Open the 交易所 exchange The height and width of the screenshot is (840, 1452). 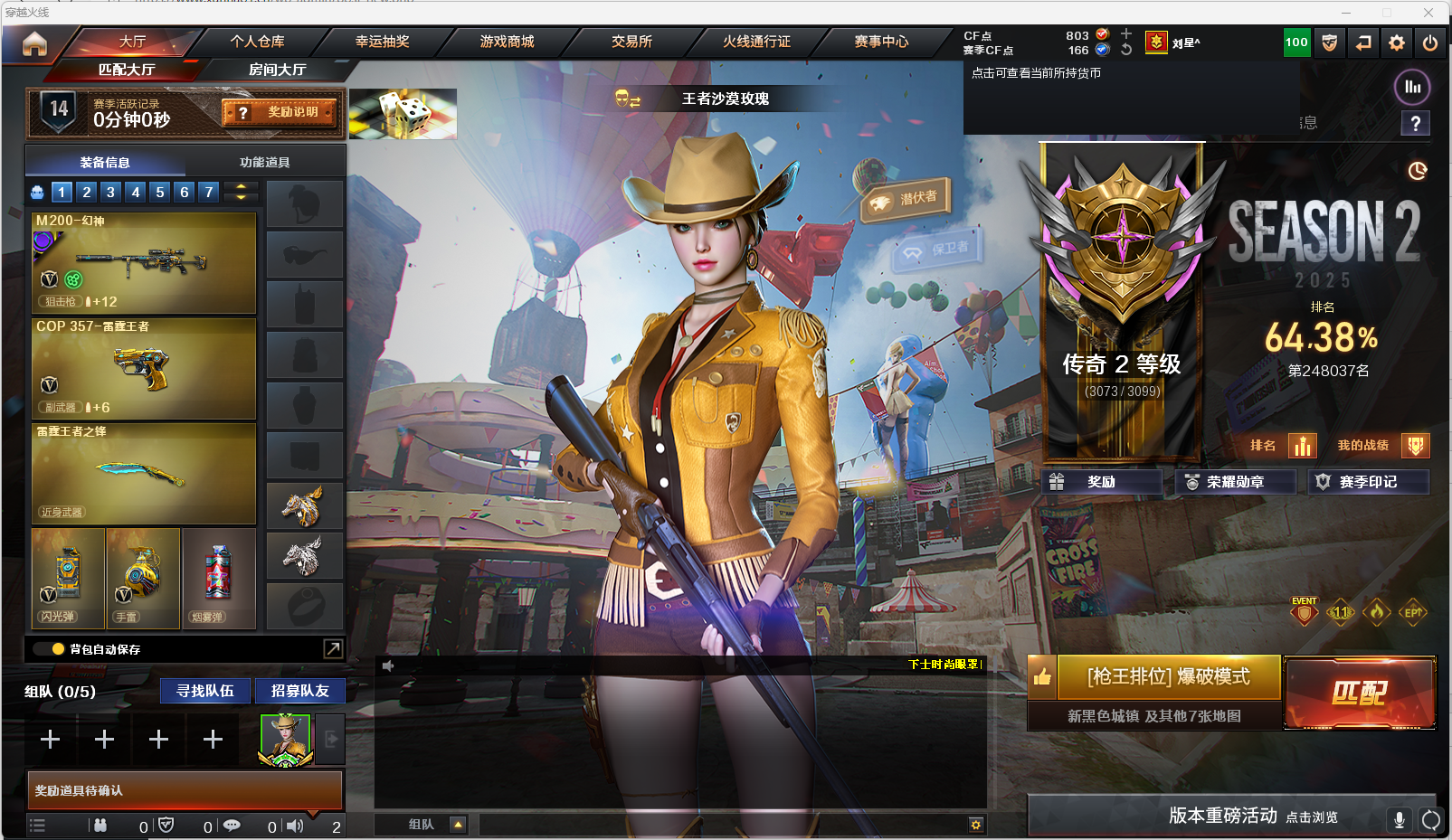pos(631,42)
